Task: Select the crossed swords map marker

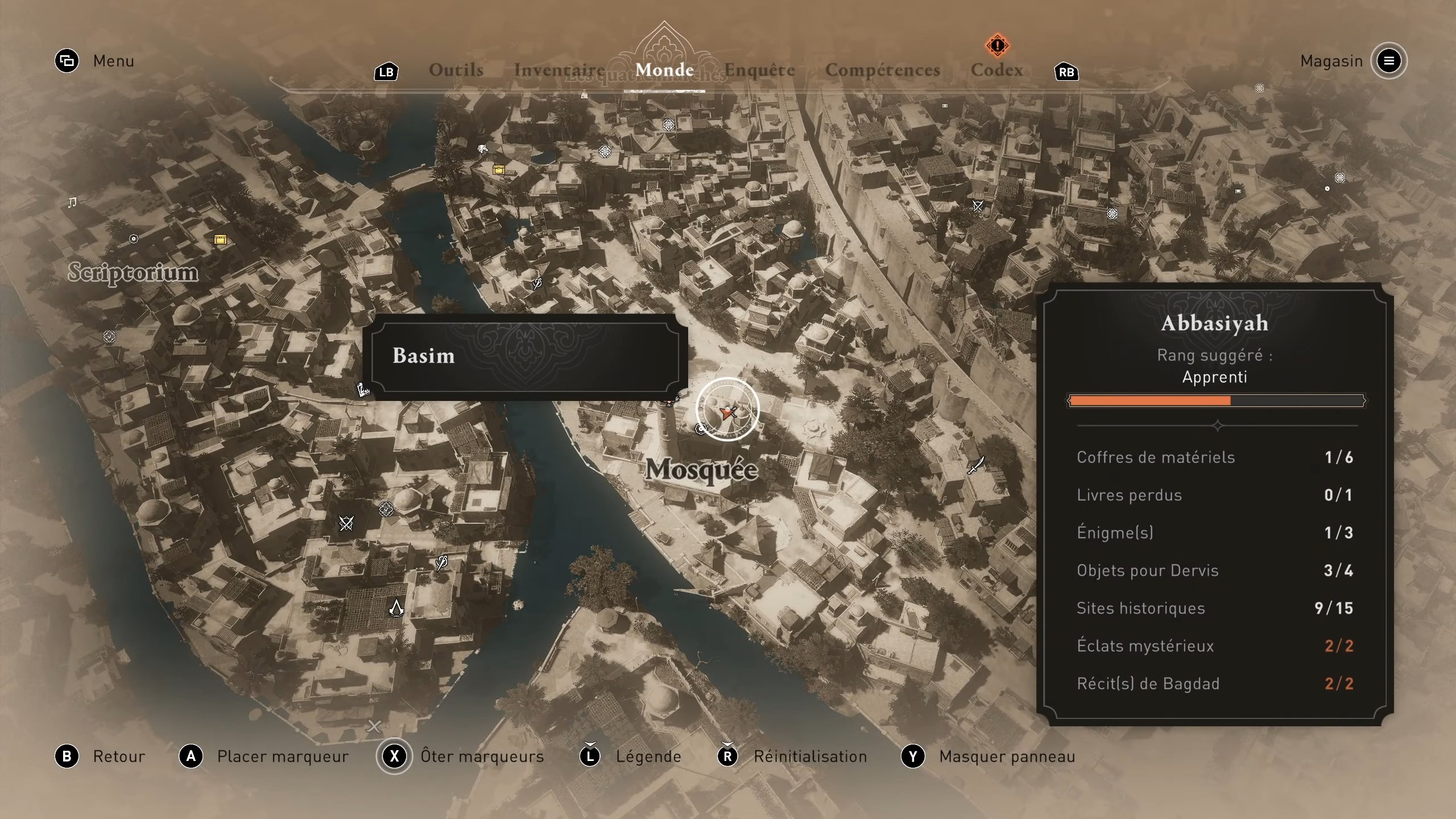Action: tap(346, 523)
